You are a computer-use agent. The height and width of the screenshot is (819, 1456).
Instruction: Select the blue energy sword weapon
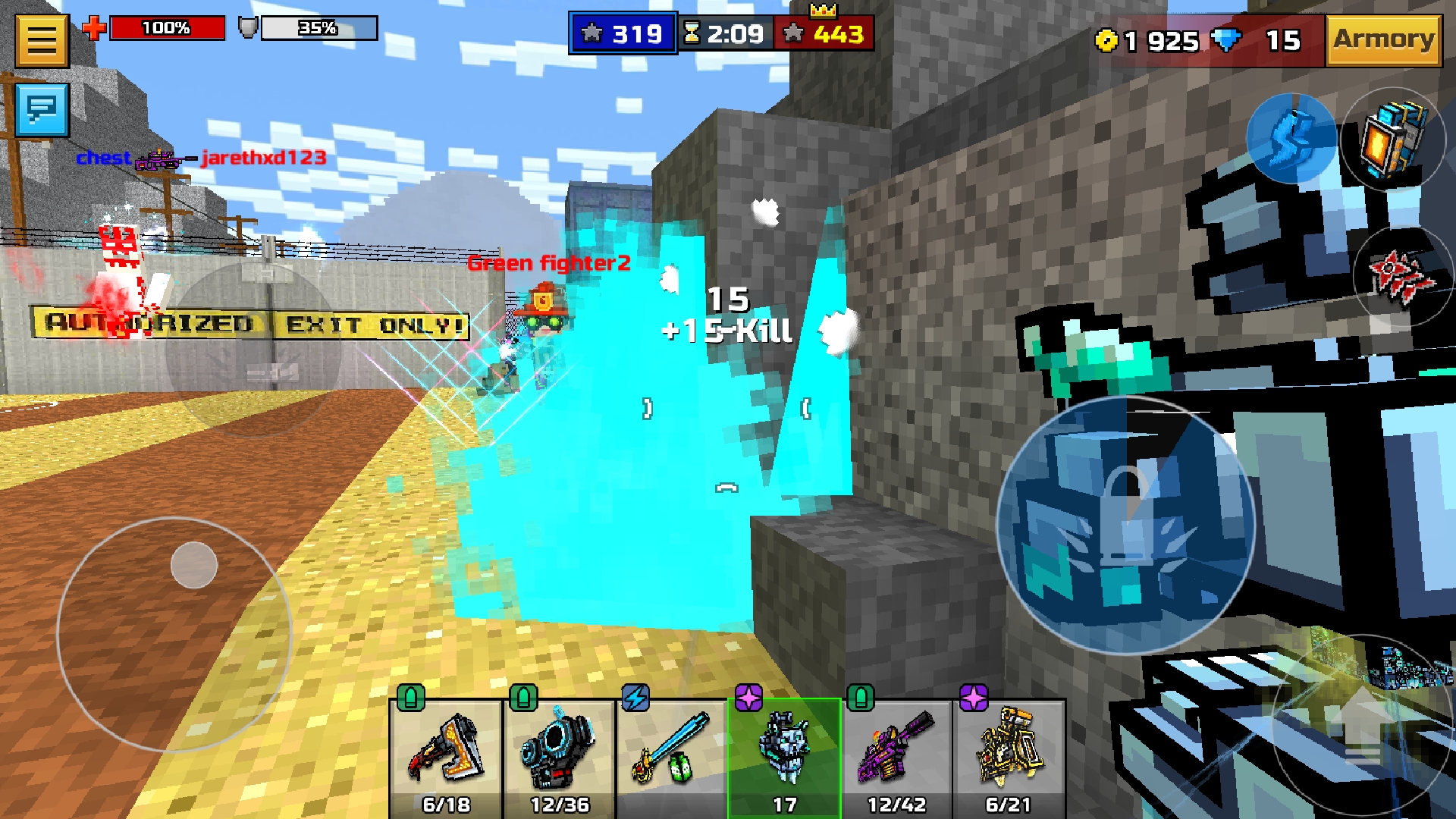(672, 751)
